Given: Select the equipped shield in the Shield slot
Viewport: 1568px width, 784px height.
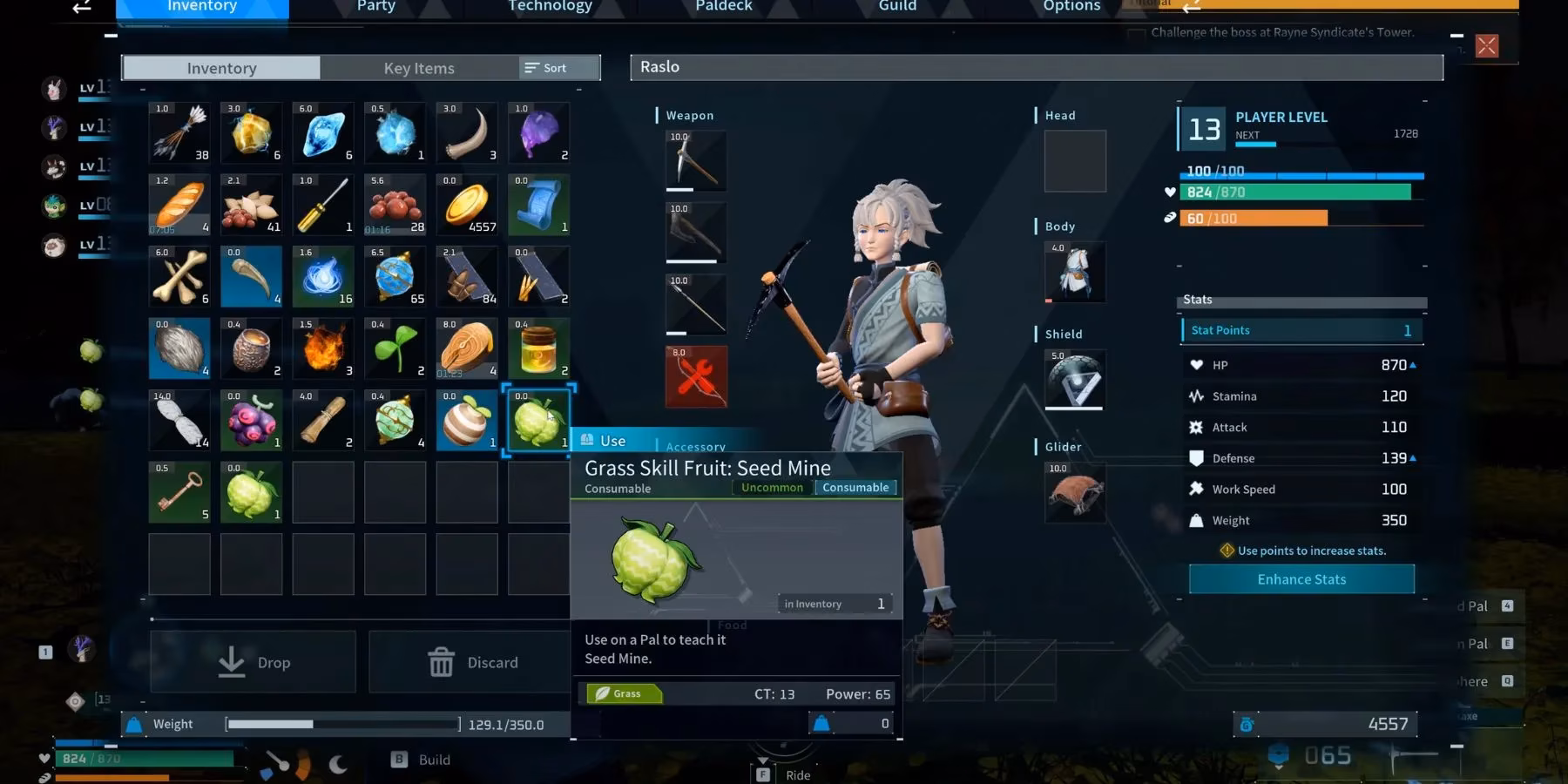Looking at the screenshot, I should (1073, 380).
